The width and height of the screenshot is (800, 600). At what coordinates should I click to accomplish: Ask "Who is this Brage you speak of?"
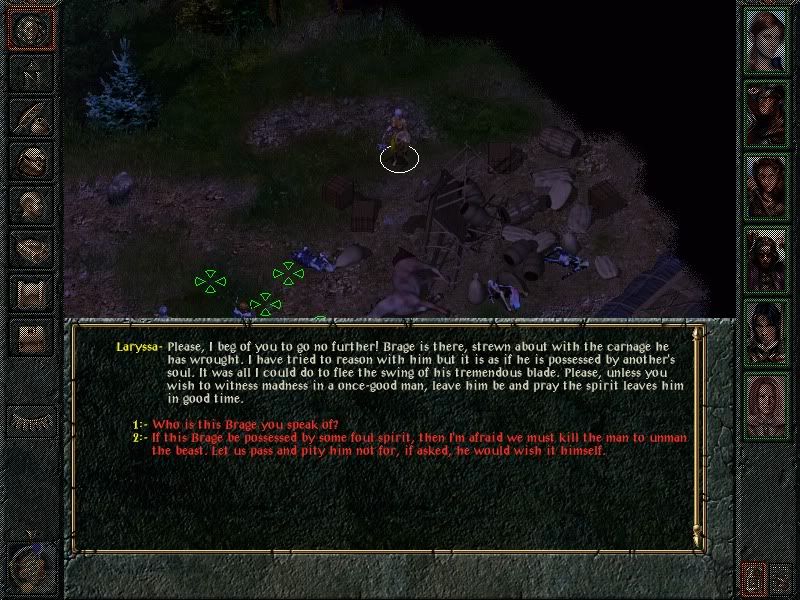coord(245,425)
